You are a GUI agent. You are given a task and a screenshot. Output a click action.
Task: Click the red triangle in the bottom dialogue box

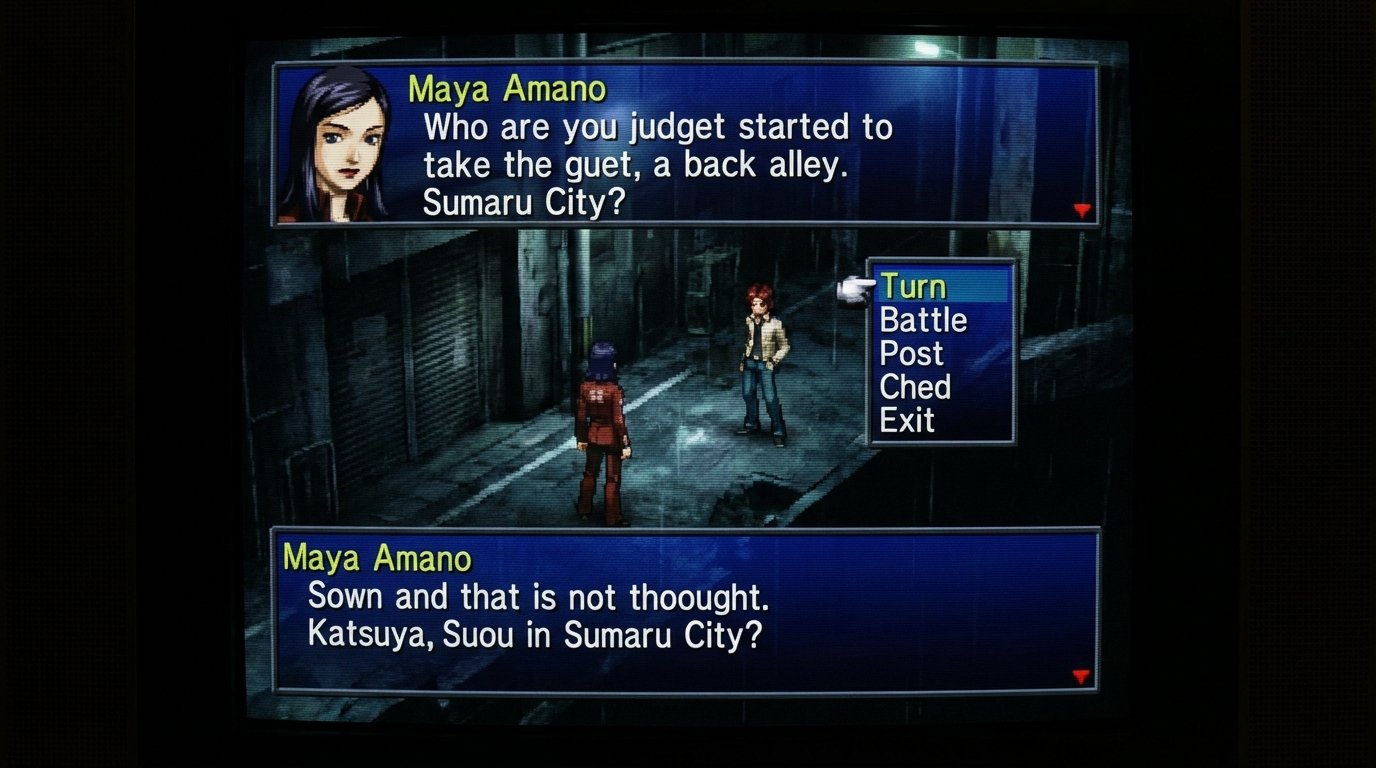click(1082, 677)
